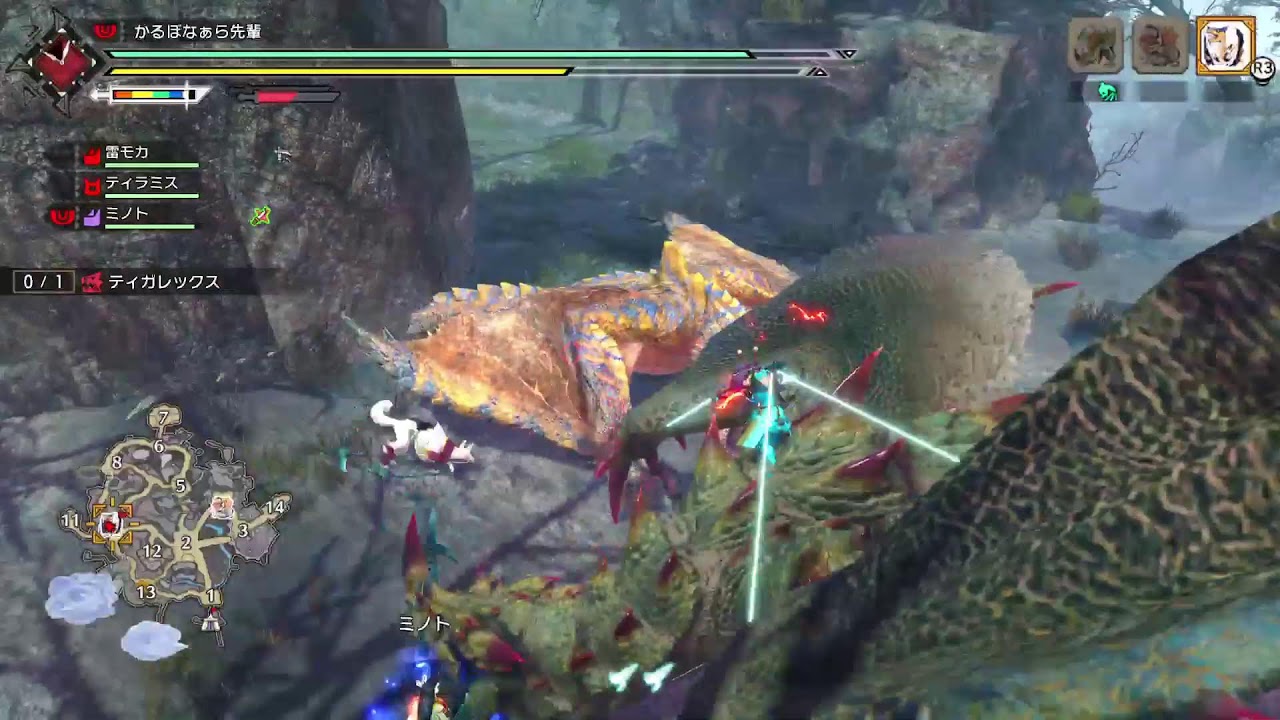Select party member 雷モカ
The image size is (1280, 720).
[x=127, y=153]
